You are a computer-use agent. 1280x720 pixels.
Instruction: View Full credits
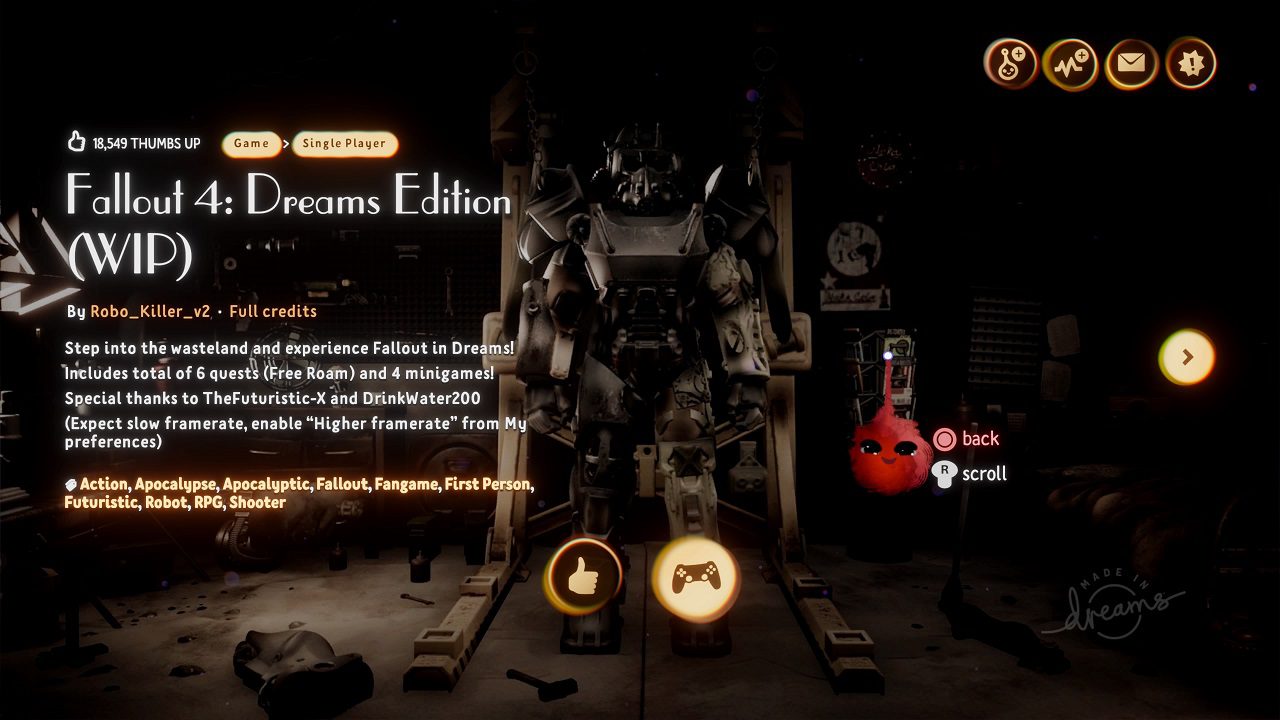273,311
